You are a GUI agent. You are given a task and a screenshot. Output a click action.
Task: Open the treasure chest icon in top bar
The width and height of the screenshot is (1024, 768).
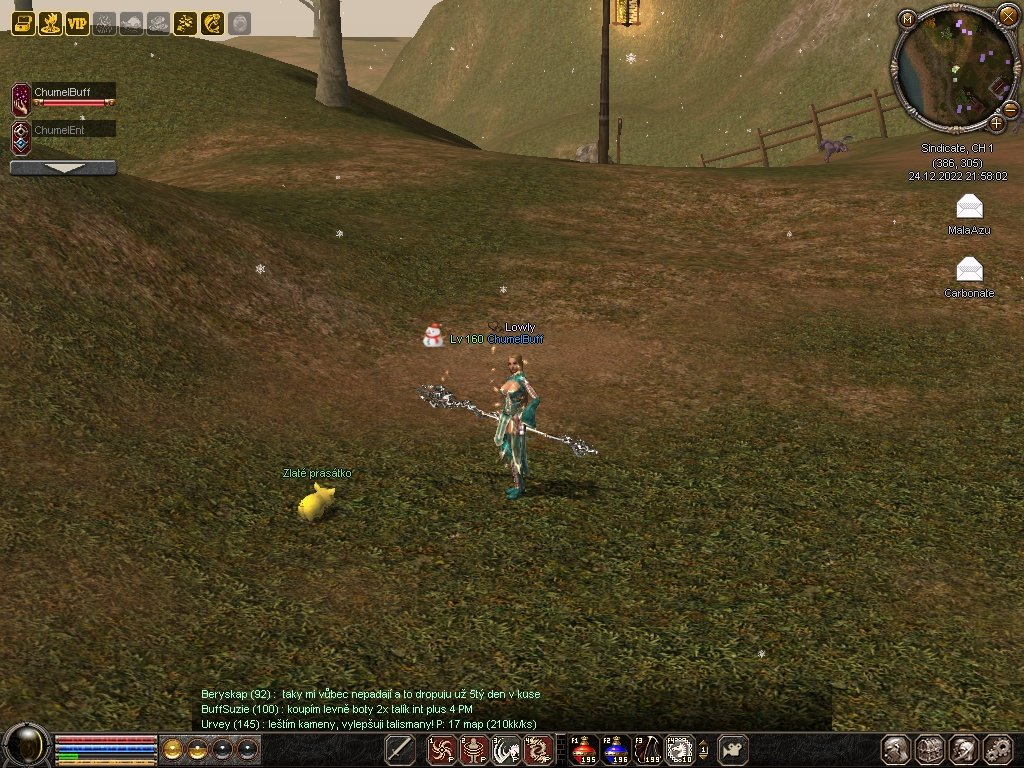(x=23, y=23)
